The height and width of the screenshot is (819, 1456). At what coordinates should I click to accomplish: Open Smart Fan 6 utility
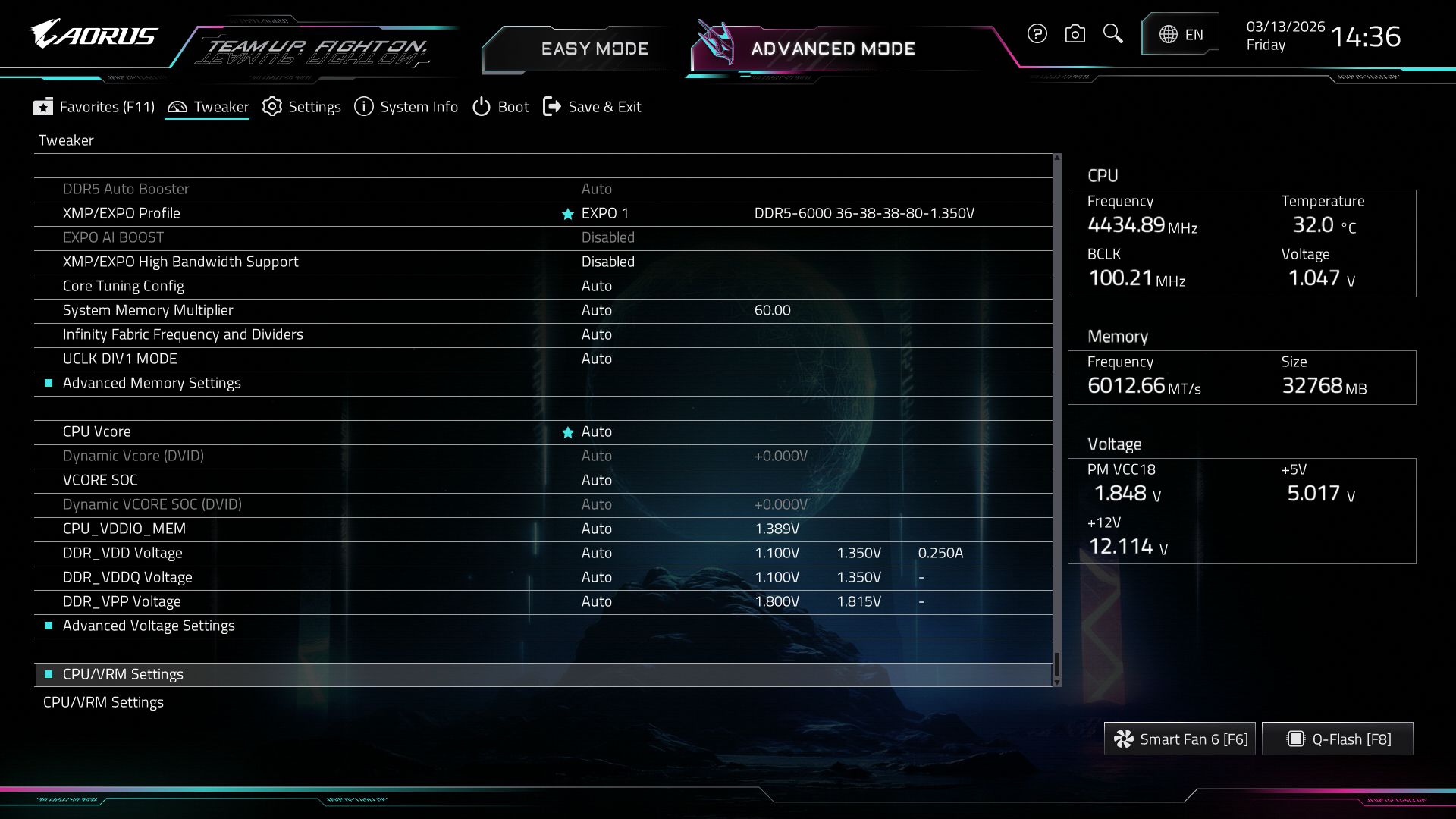1180,739
